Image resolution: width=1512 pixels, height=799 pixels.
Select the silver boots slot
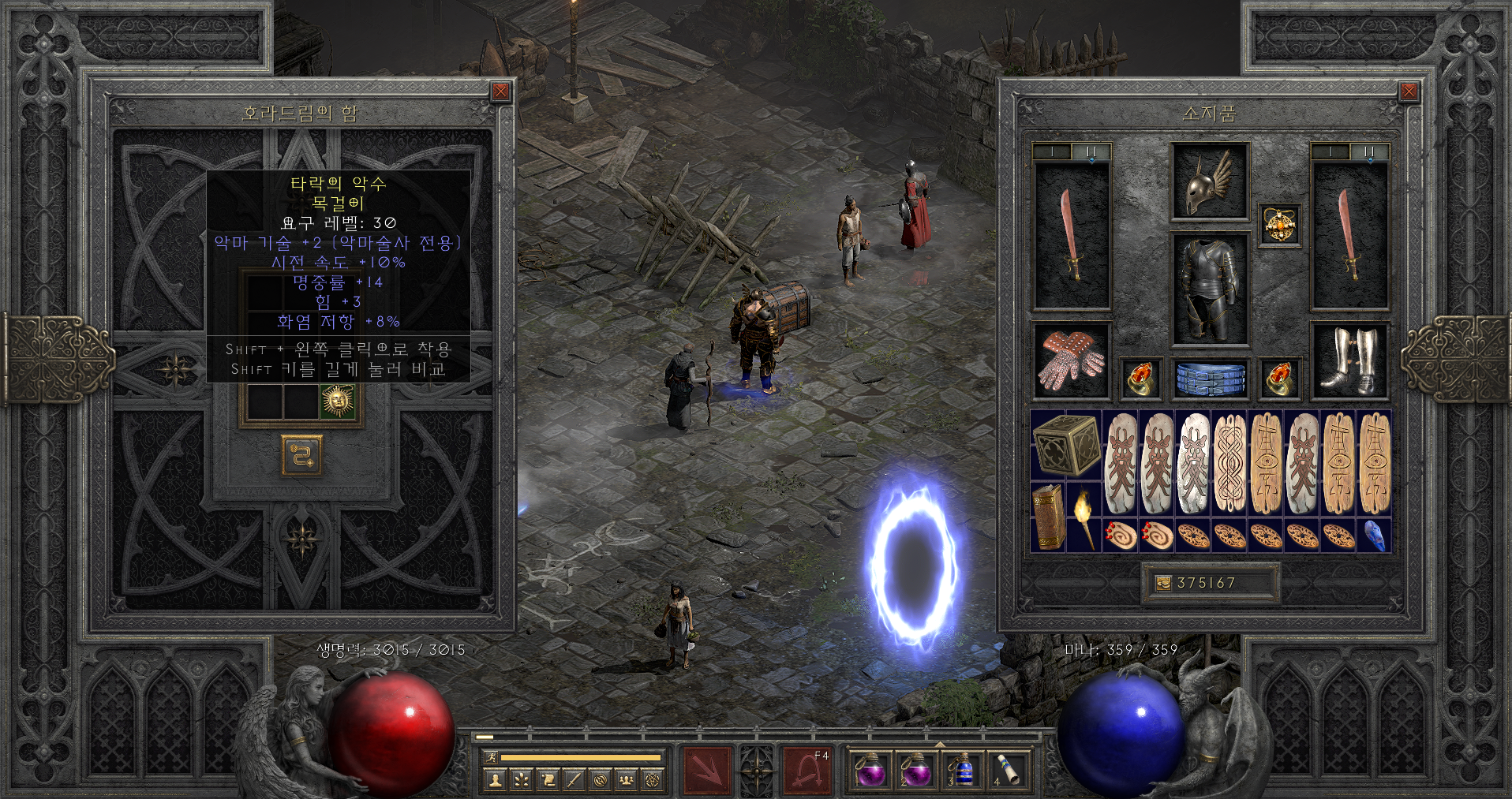click(1349, 361)
